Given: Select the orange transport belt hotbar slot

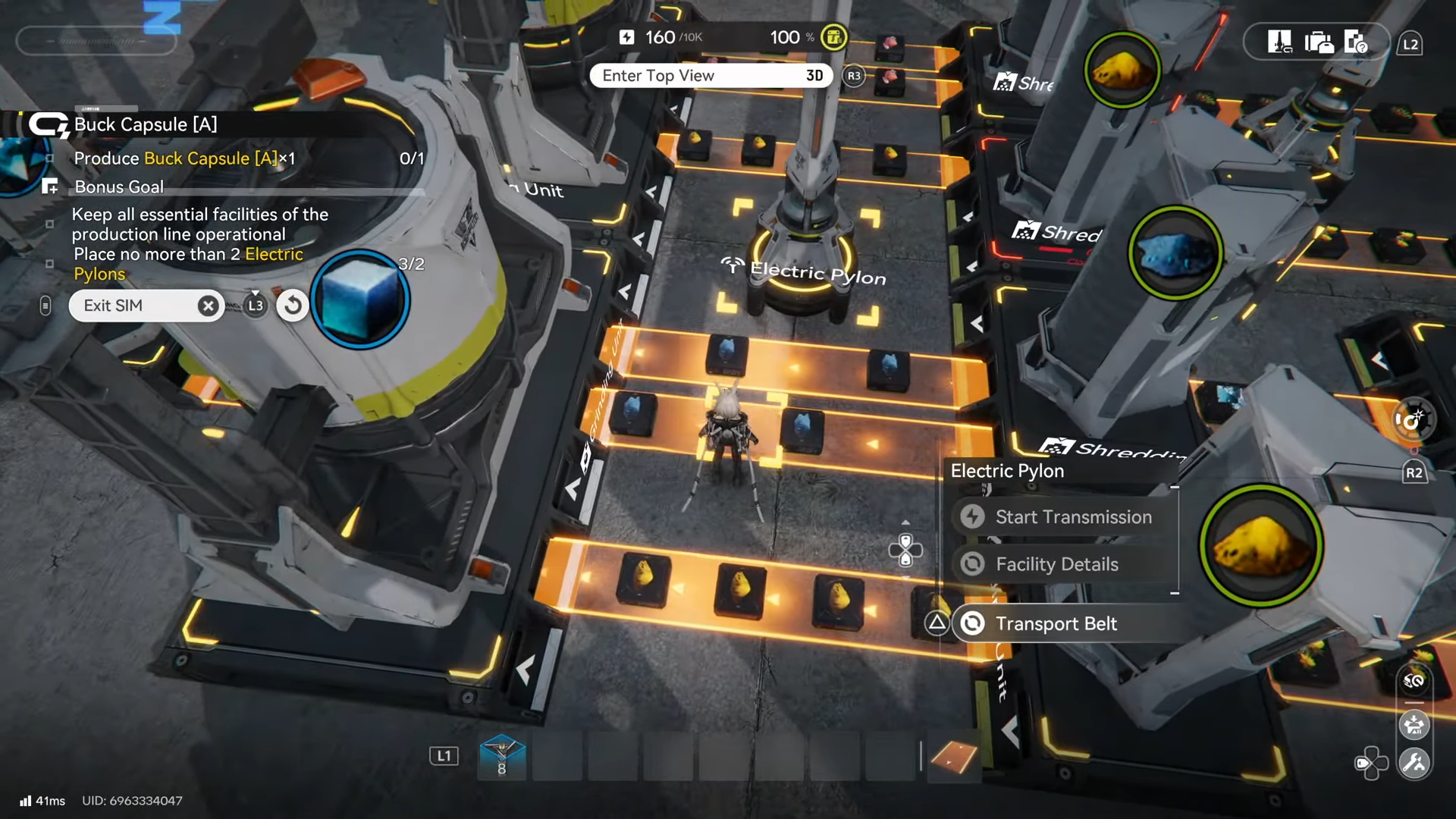Looking at the screenshot, I should [953, 756].
